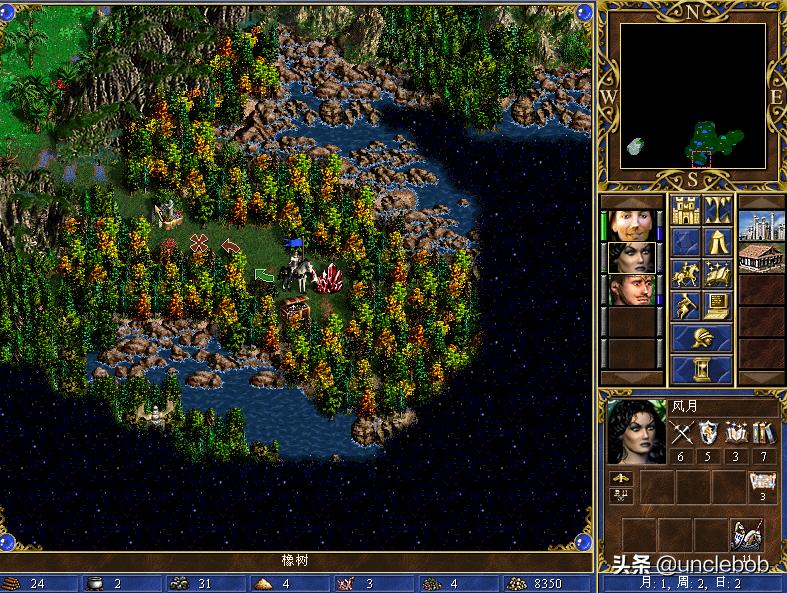Image resolution: width=787 pixels, height=593 pixels.
Task: Move the hero with the horseman button
Action: (685, 274)
